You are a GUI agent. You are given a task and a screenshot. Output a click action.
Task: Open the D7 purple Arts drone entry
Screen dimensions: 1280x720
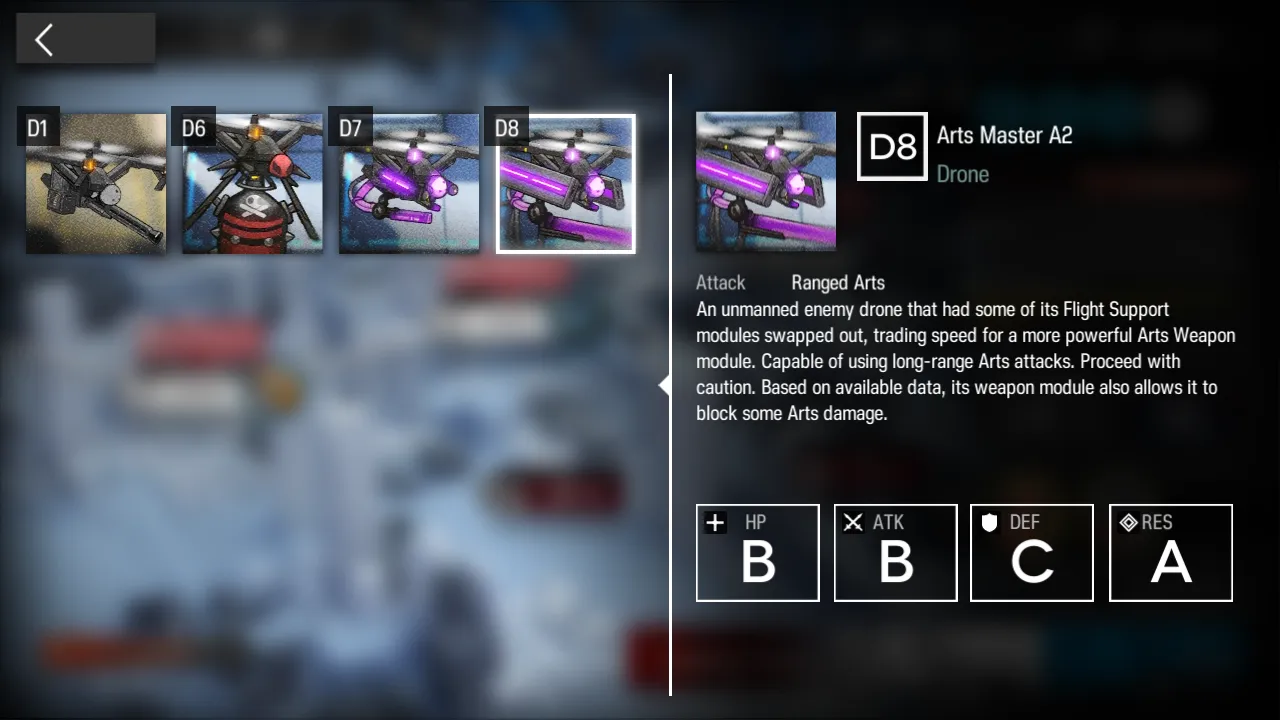409,184
